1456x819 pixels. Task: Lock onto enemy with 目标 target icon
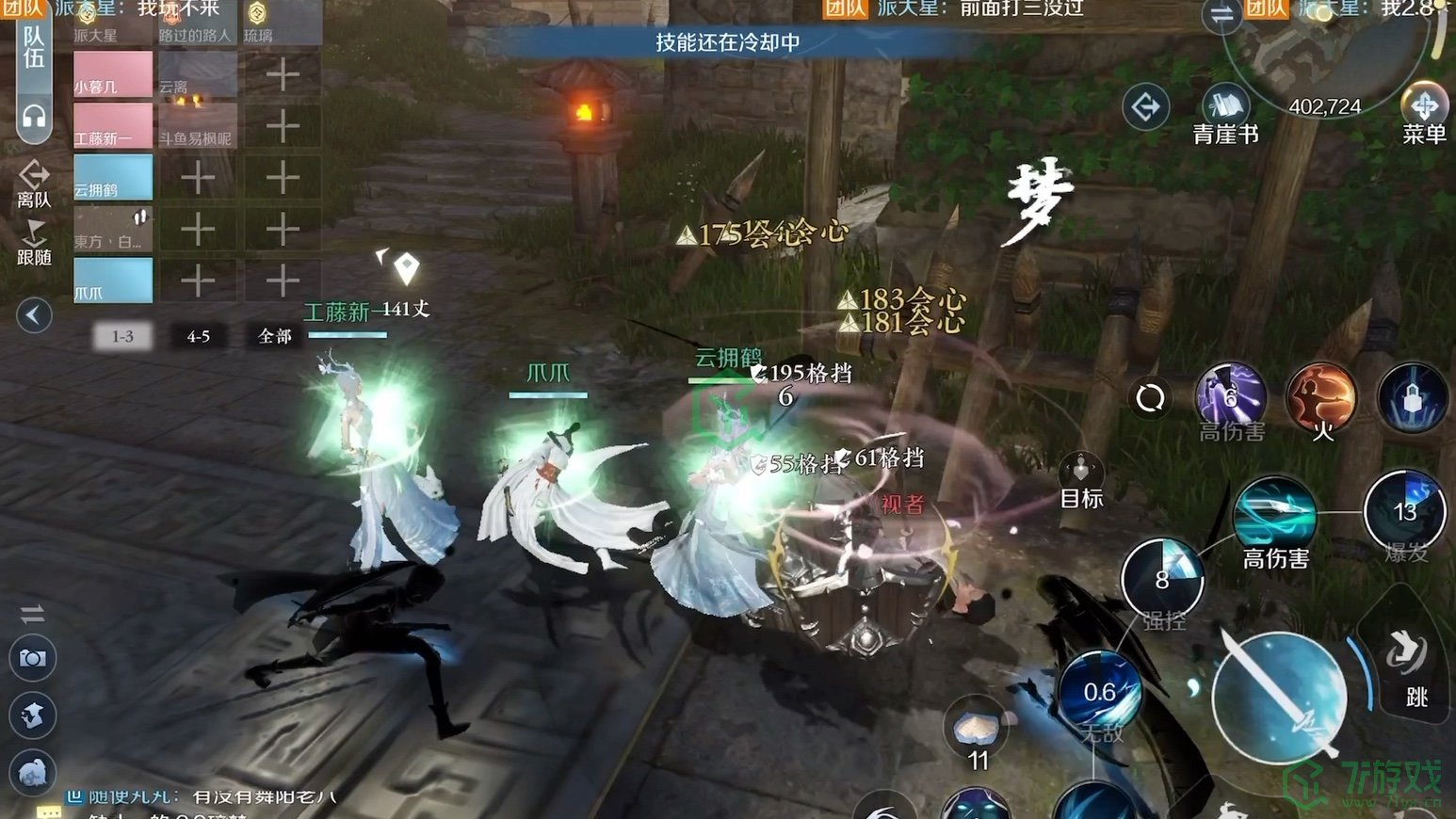click(x=1080, y=468)
